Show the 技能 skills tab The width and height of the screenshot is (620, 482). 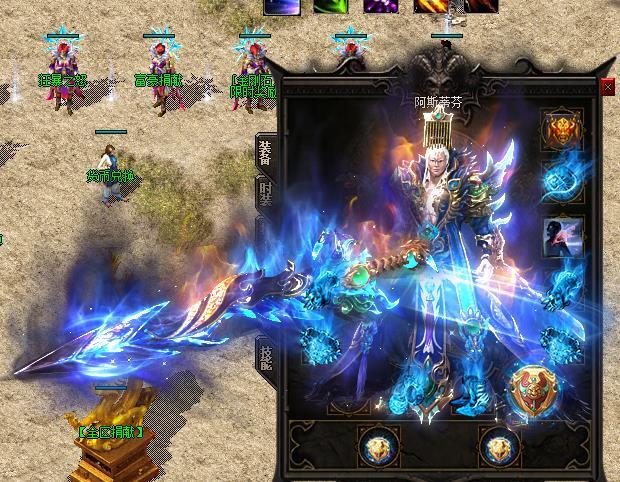point(265,357)
